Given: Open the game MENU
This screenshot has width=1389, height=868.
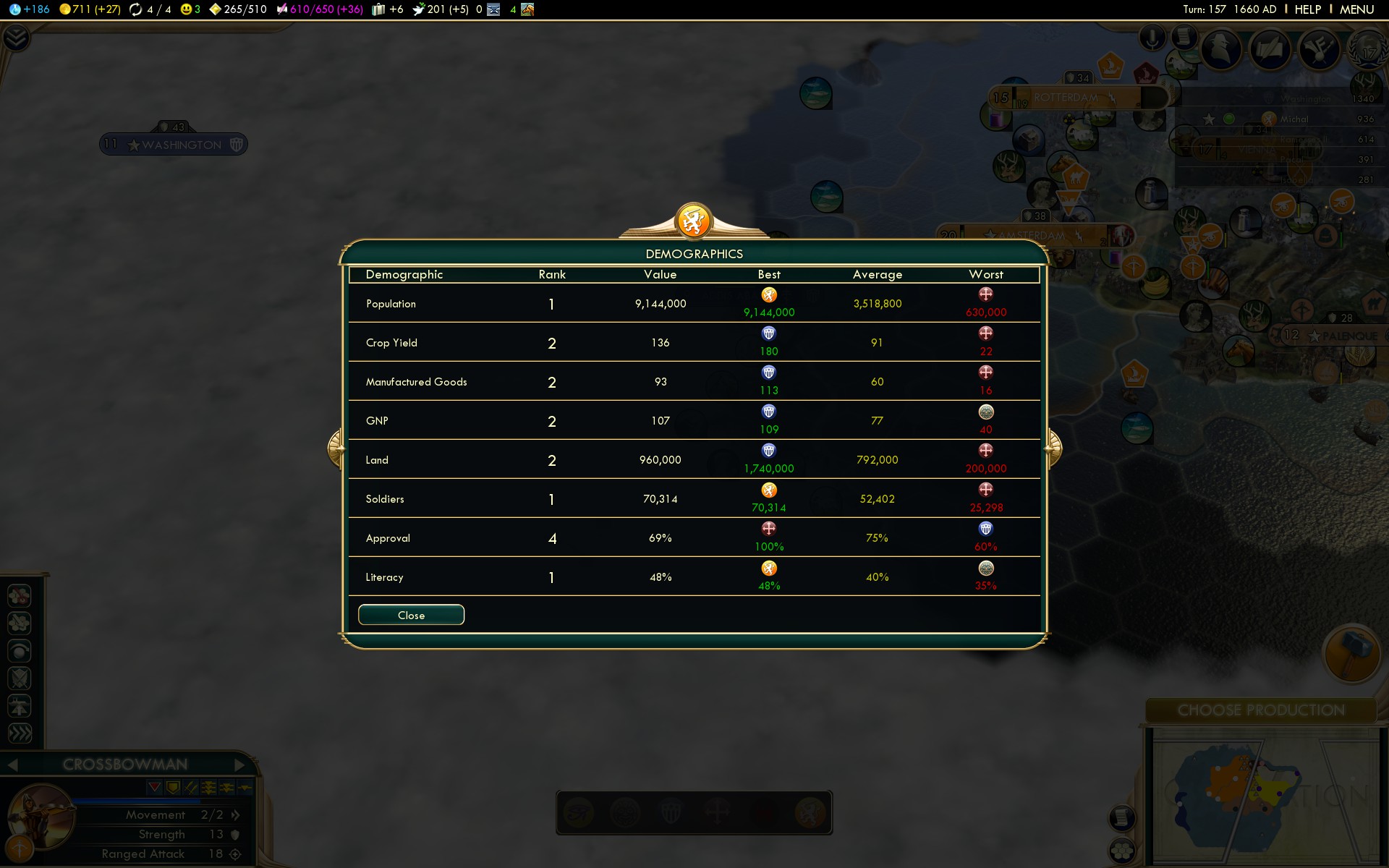Looking at the screenshot, I should tap(1356, 9).
